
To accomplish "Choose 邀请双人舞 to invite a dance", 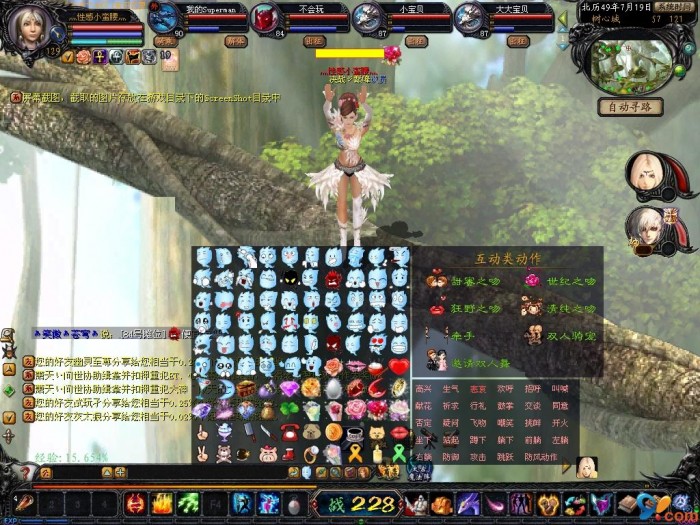I will pos(469,363).
